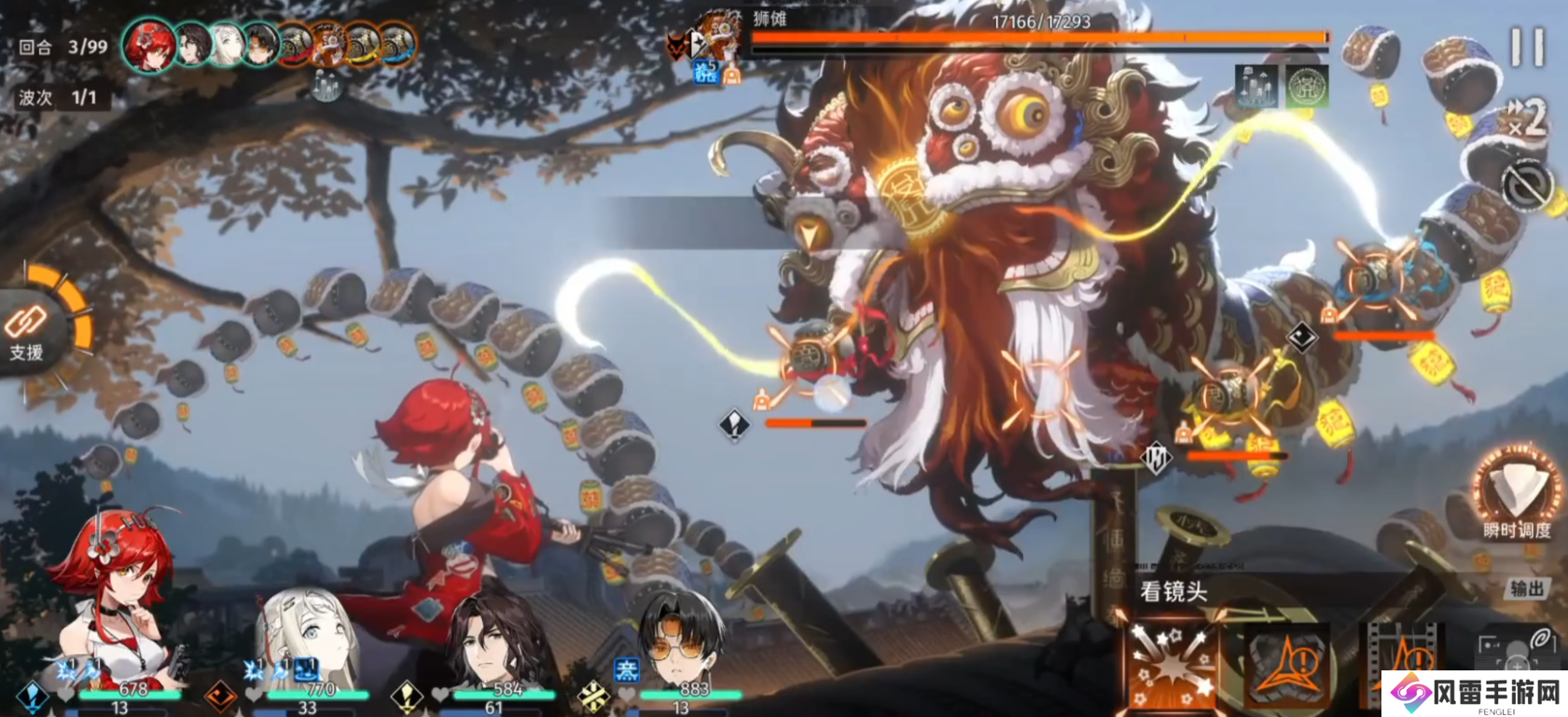1568x717 pixels.
Task: Click the 输出 damage role tag
Action: [1527, 588]
